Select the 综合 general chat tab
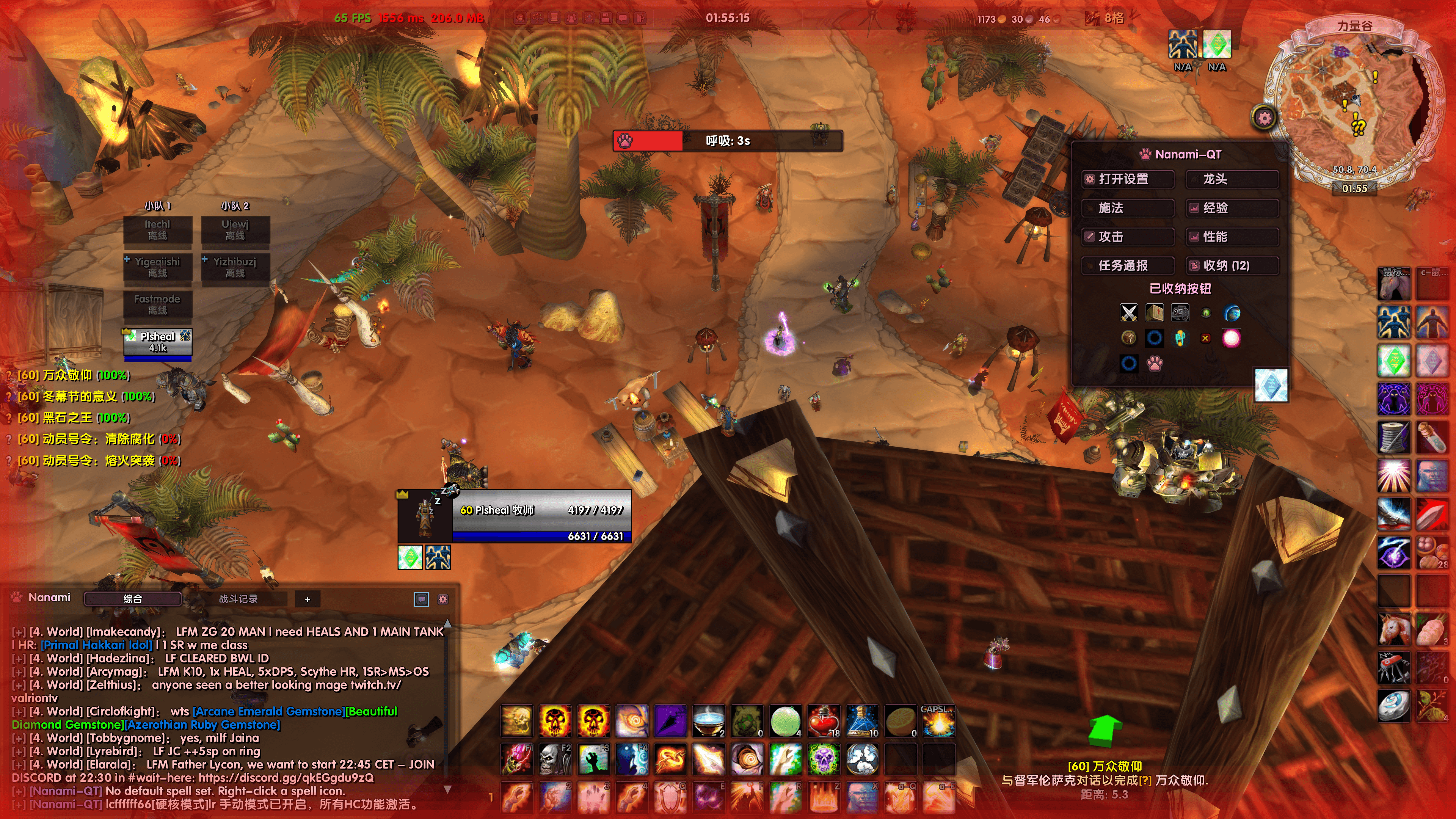Screen dimensions: 1456x819 pos(133,599)
